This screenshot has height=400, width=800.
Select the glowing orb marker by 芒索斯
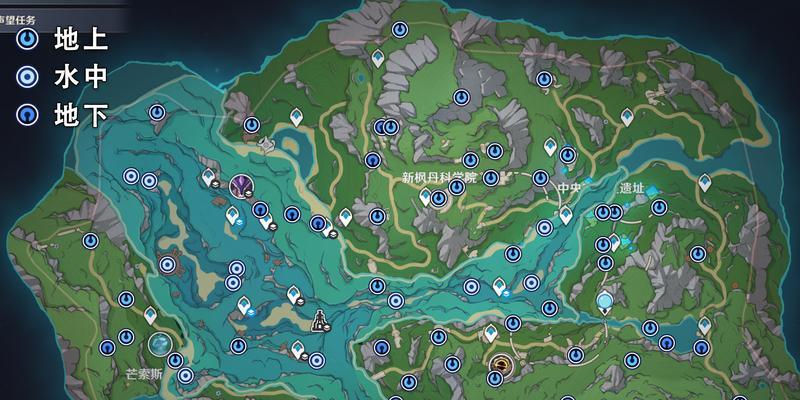pos(160,345)
